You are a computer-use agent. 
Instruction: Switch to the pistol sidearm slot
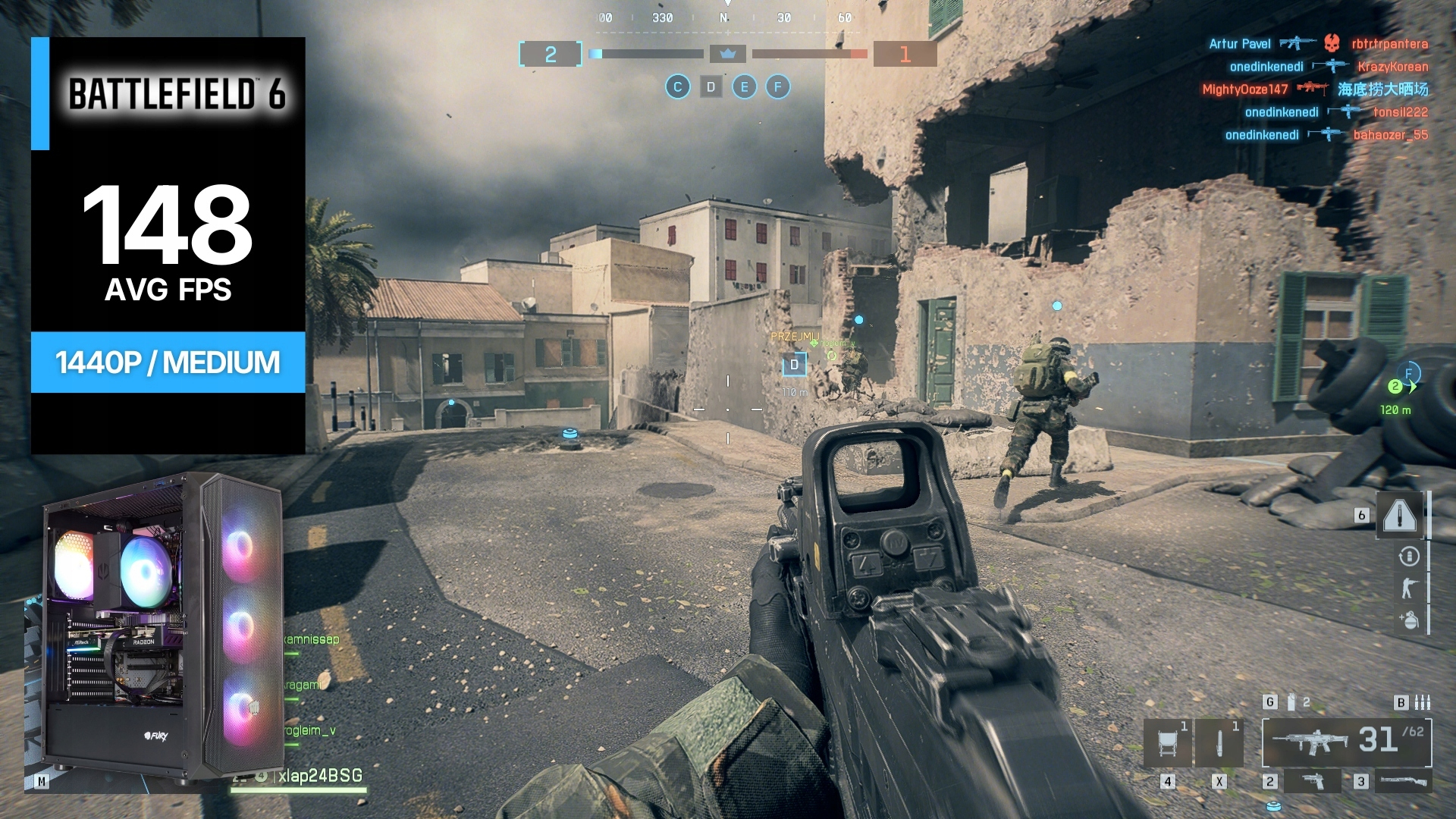click(1313, 780)
